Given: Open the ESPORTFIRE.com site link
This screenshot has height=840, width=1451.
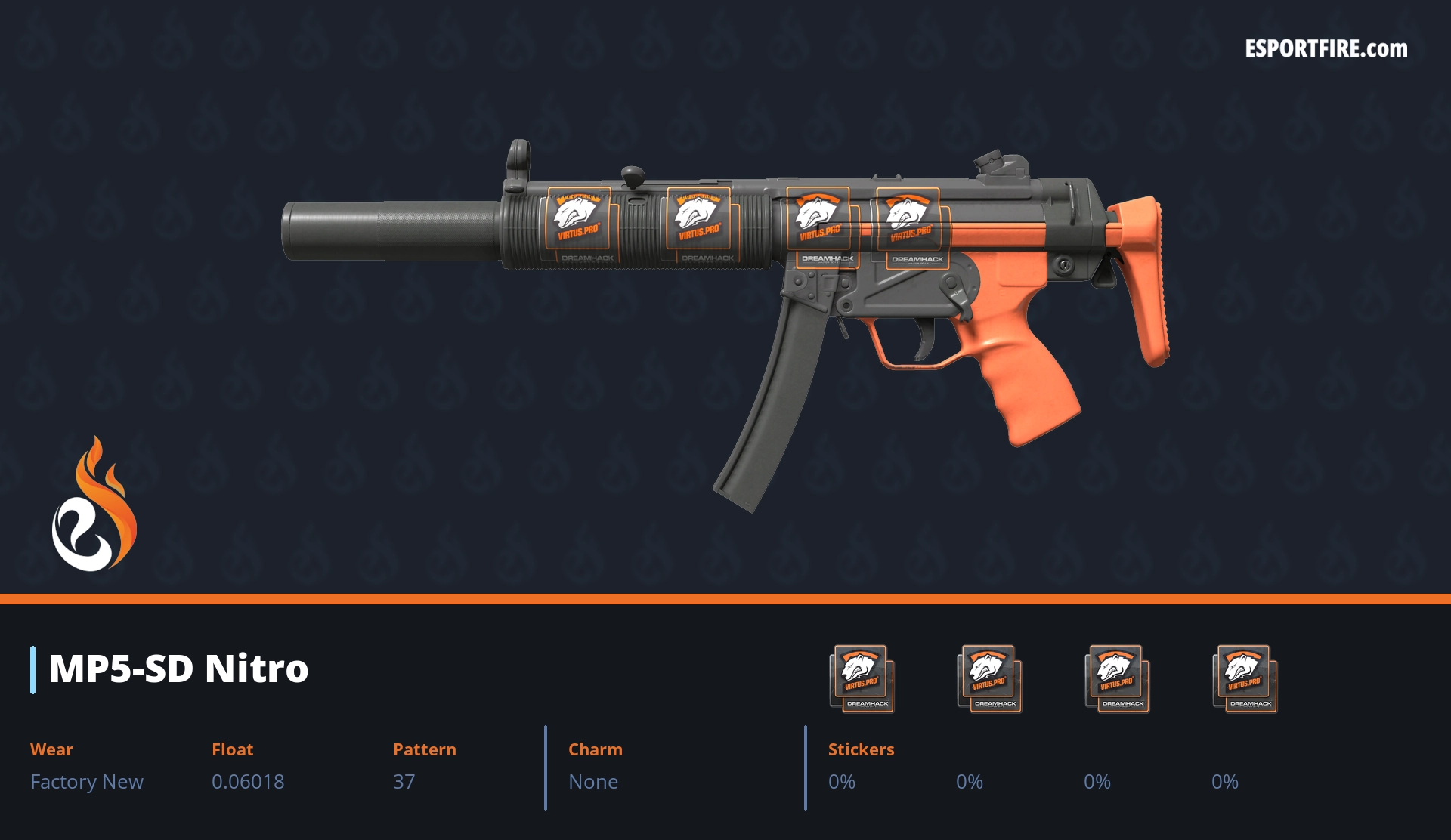Looking at the screenshot, I should [1326, 49].
